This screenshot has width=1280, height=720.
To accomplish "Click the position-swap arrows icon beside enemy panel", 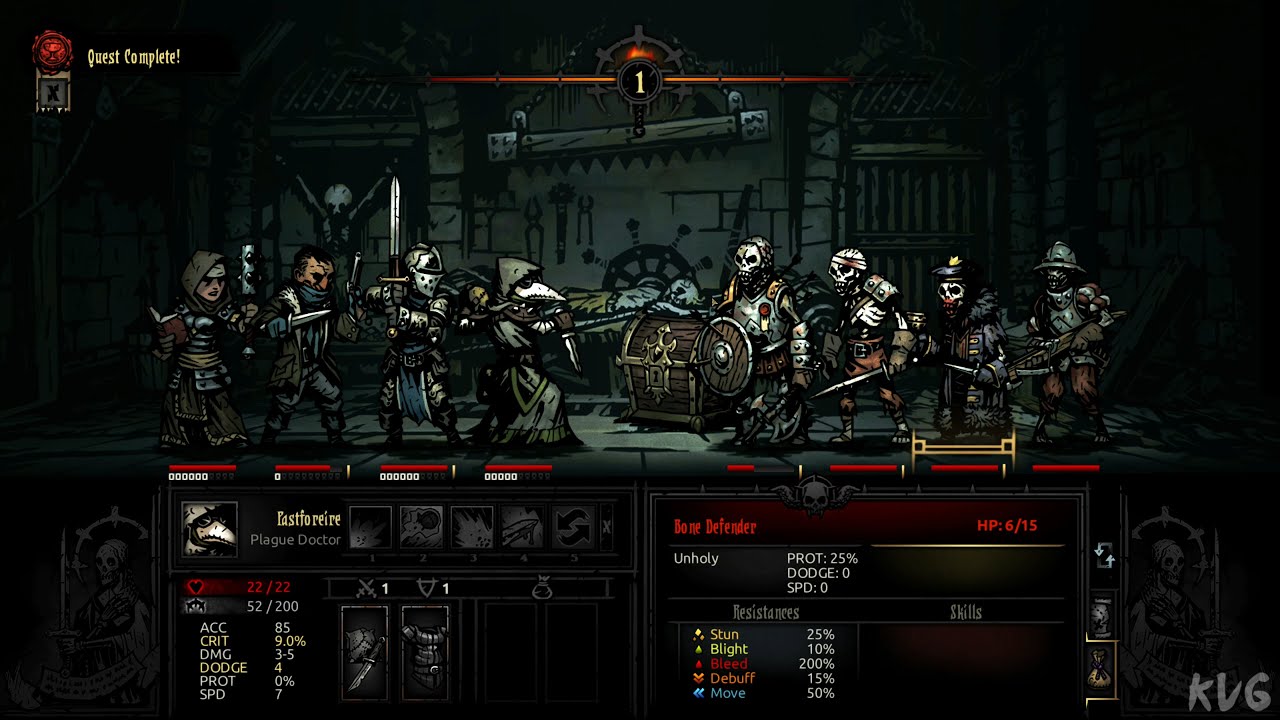I will (x=1106, y=556).
